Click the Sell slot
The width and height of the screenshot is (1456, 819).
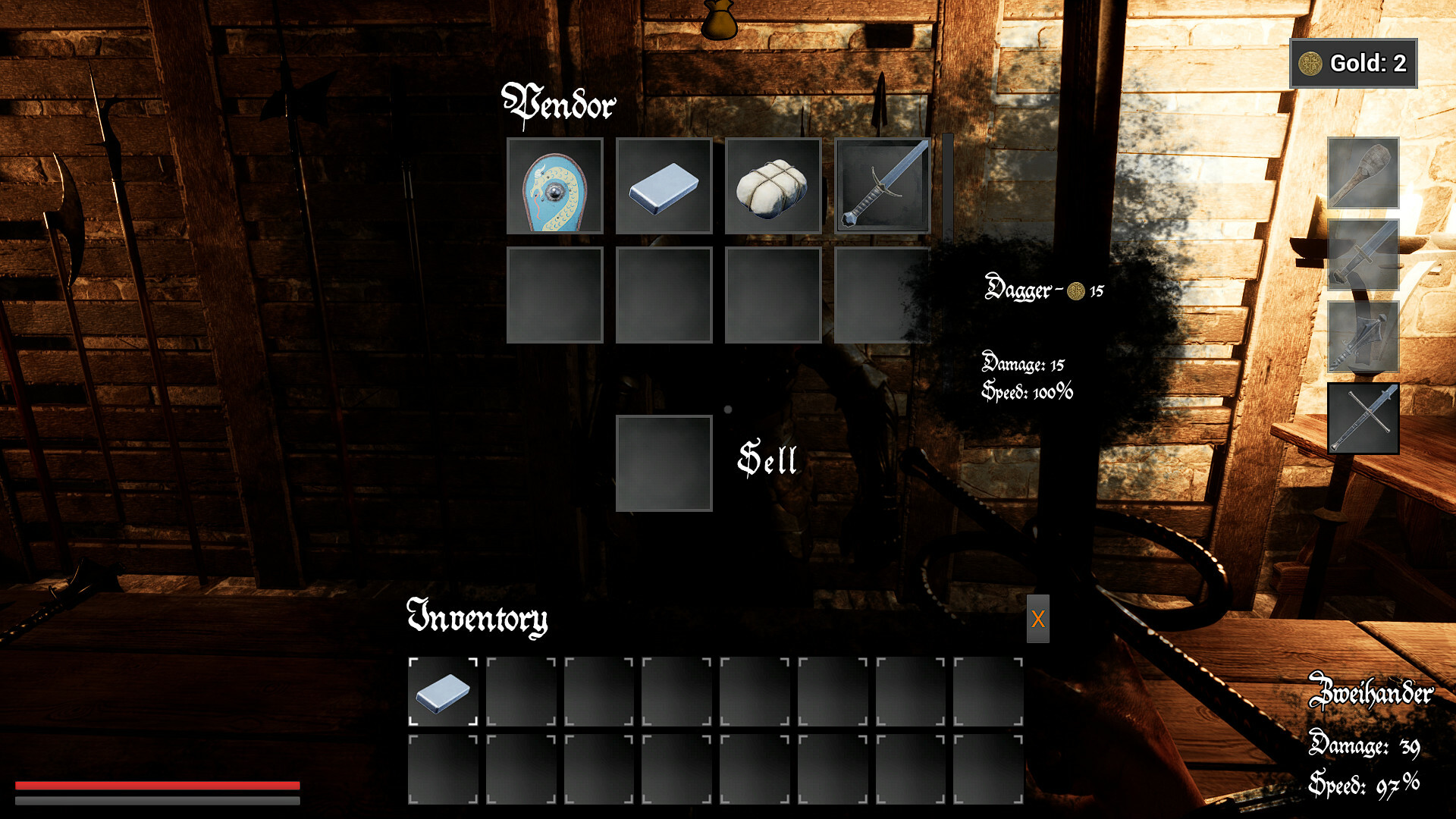pyautogui.click(x=664, y=463)
